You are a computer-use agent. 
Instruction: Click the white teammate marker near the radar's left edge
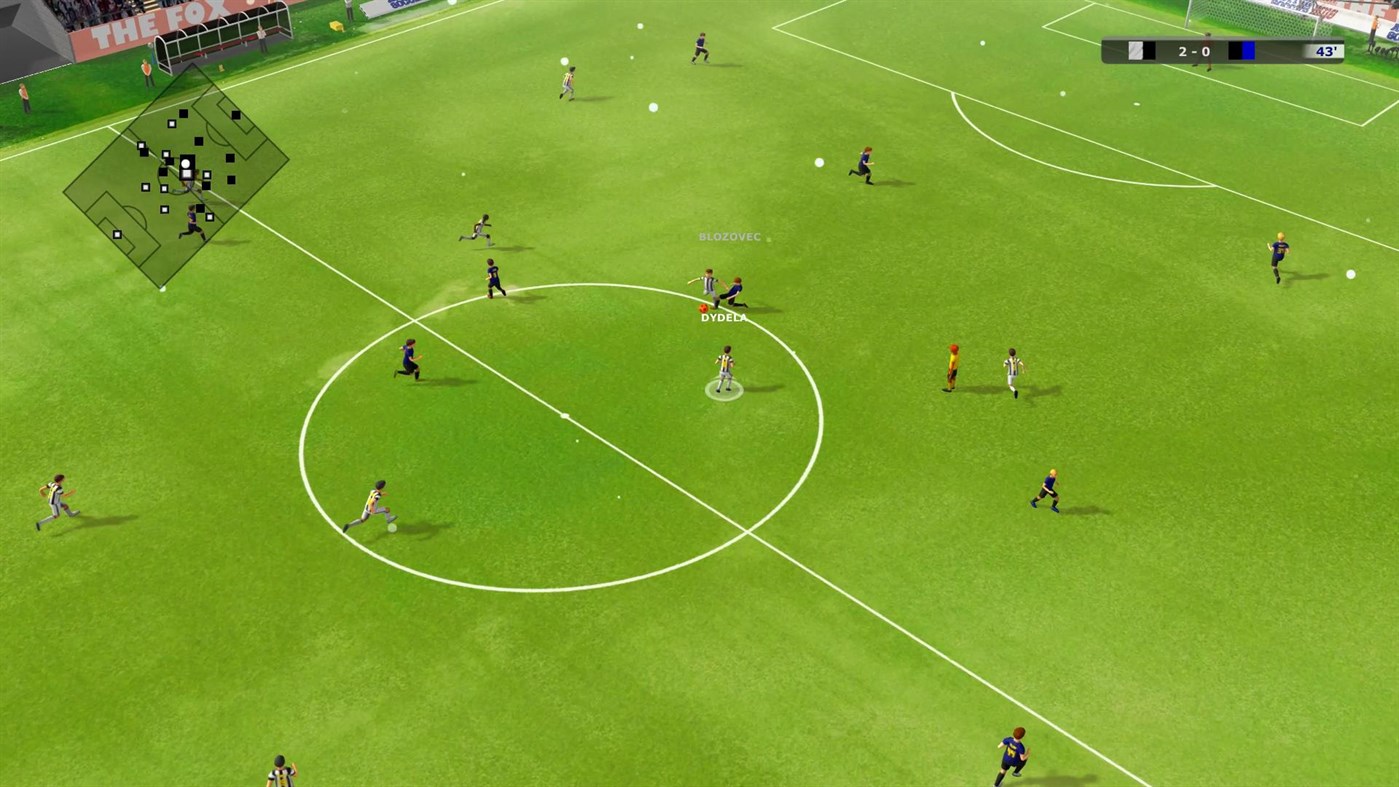click(x=118, y=234)
